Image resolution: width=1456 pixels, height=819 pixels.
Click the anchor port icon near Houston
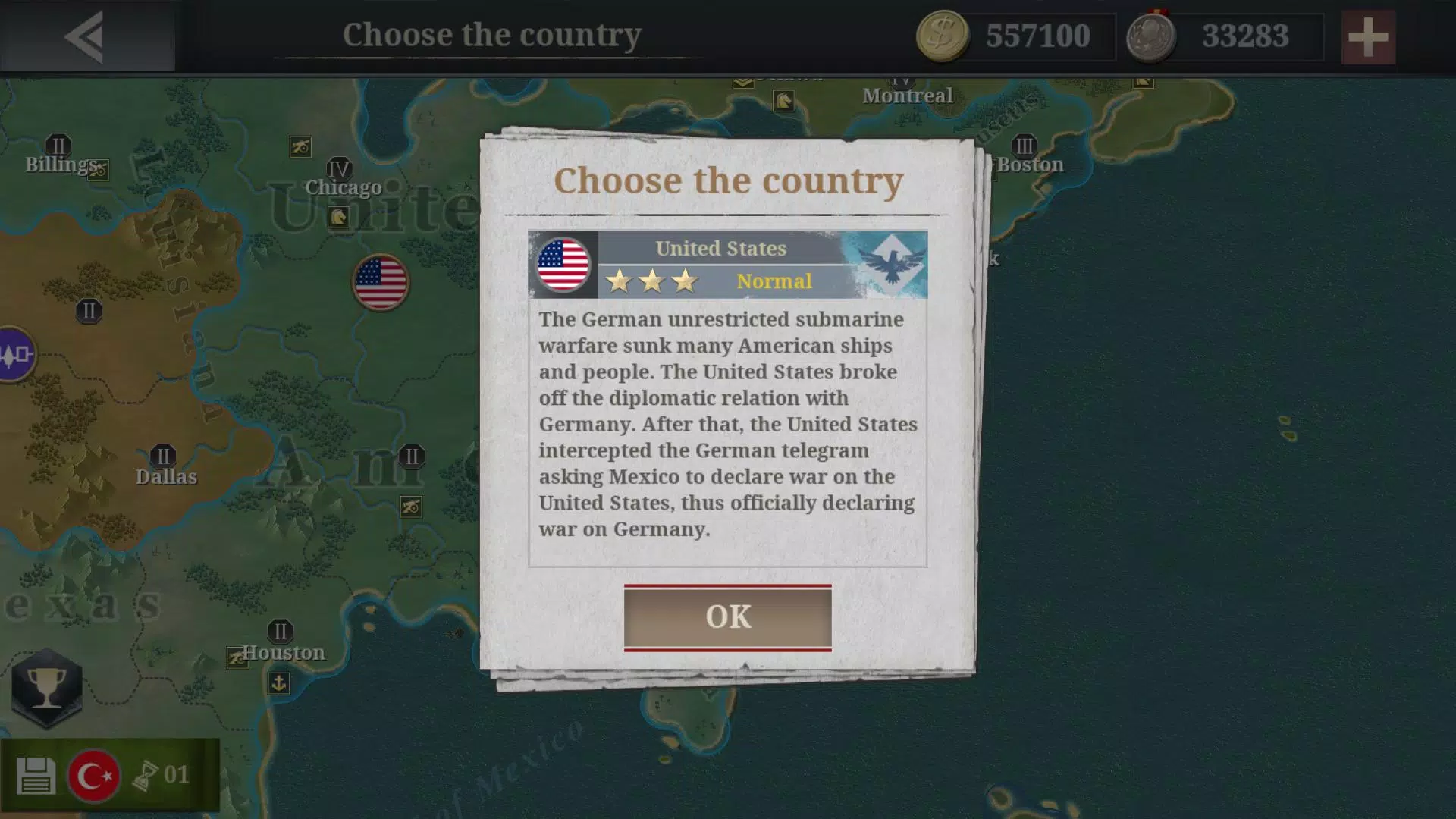coord(279,682)
